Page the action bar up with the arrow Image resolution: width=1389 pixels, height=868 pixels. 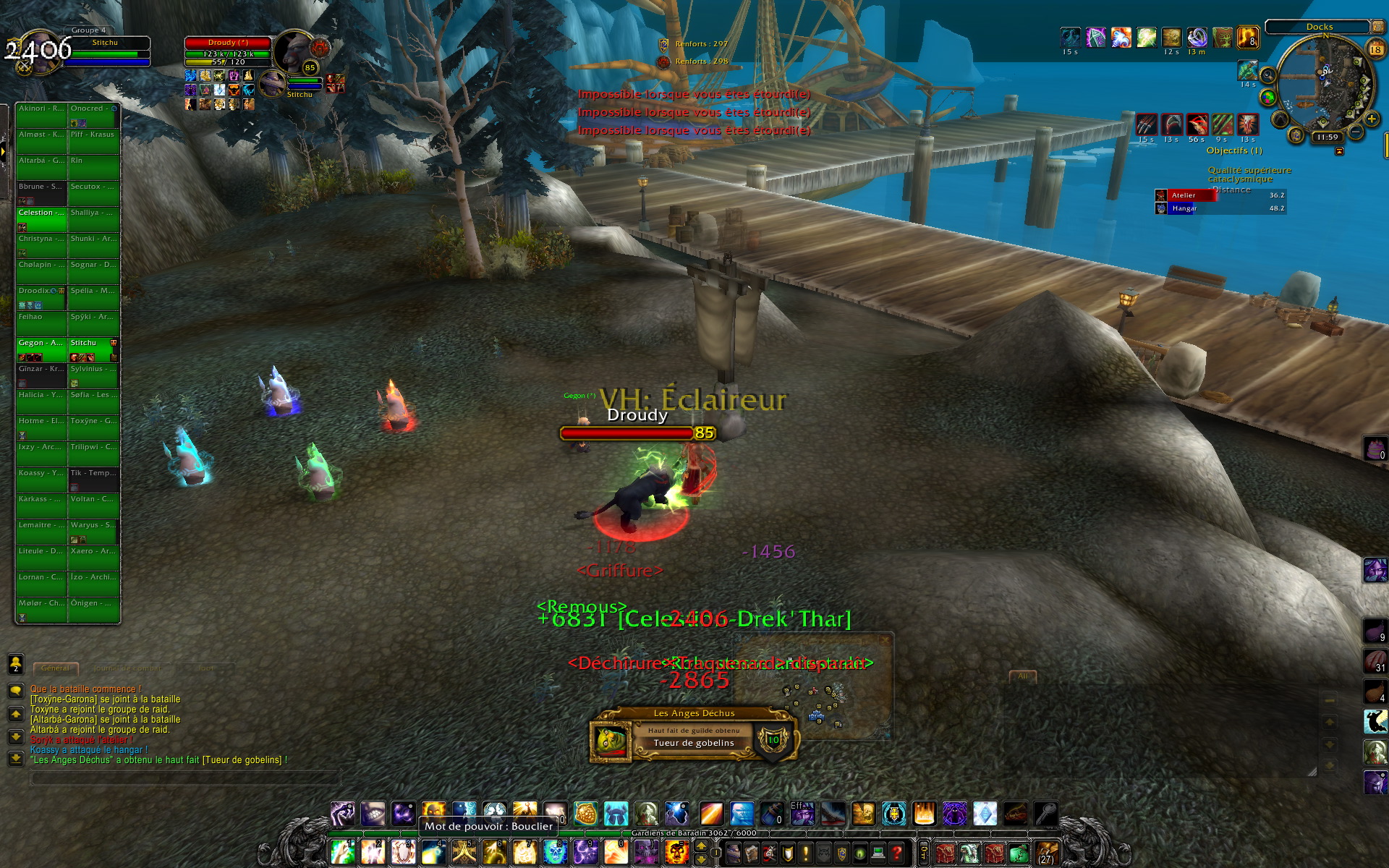(701, 846)
